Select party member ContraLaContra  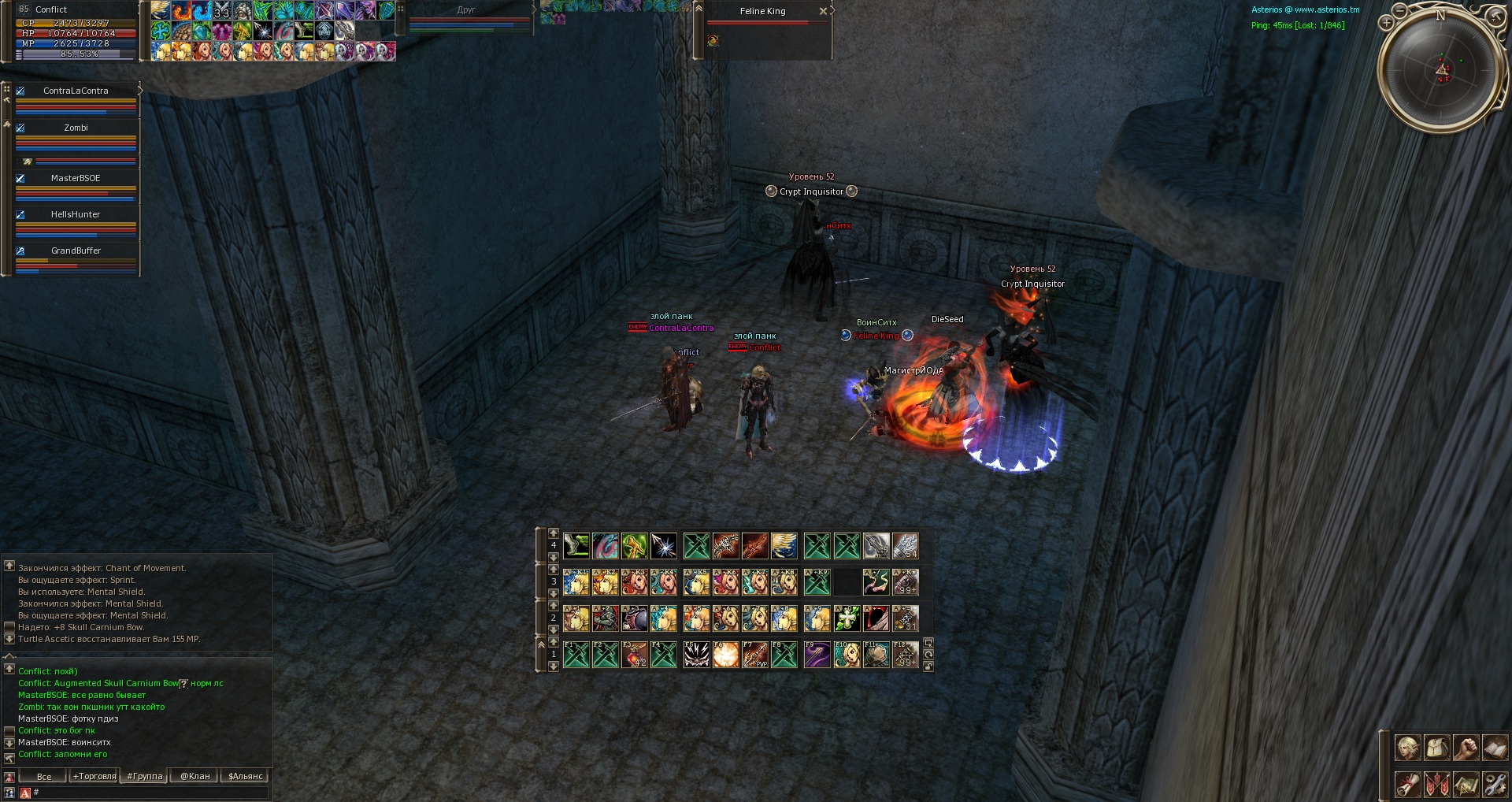[x=76, y=91]
